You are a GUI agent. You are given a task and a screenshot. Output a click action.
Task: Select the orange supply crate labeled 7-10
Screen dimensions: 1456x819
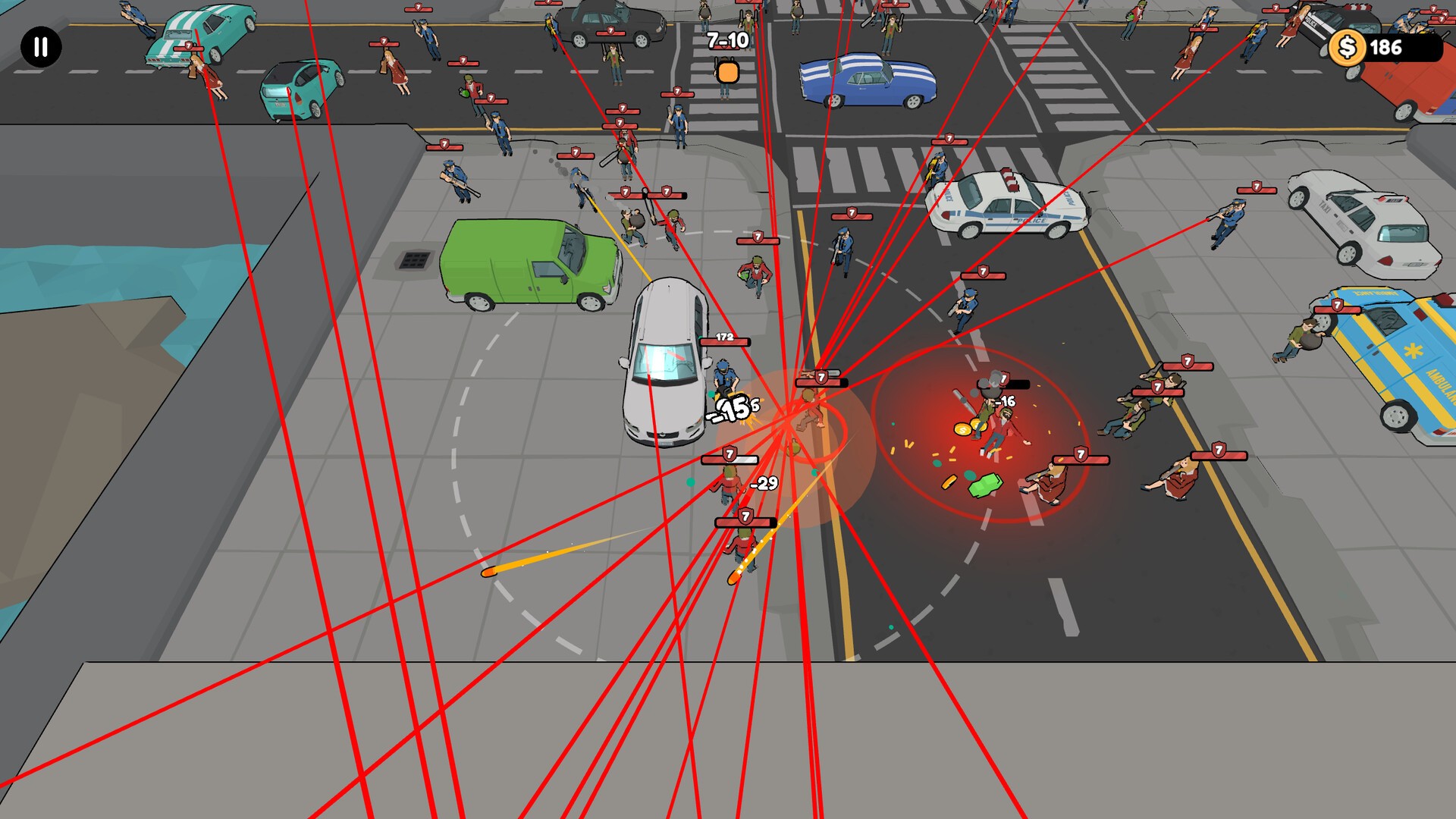(727, 72)
